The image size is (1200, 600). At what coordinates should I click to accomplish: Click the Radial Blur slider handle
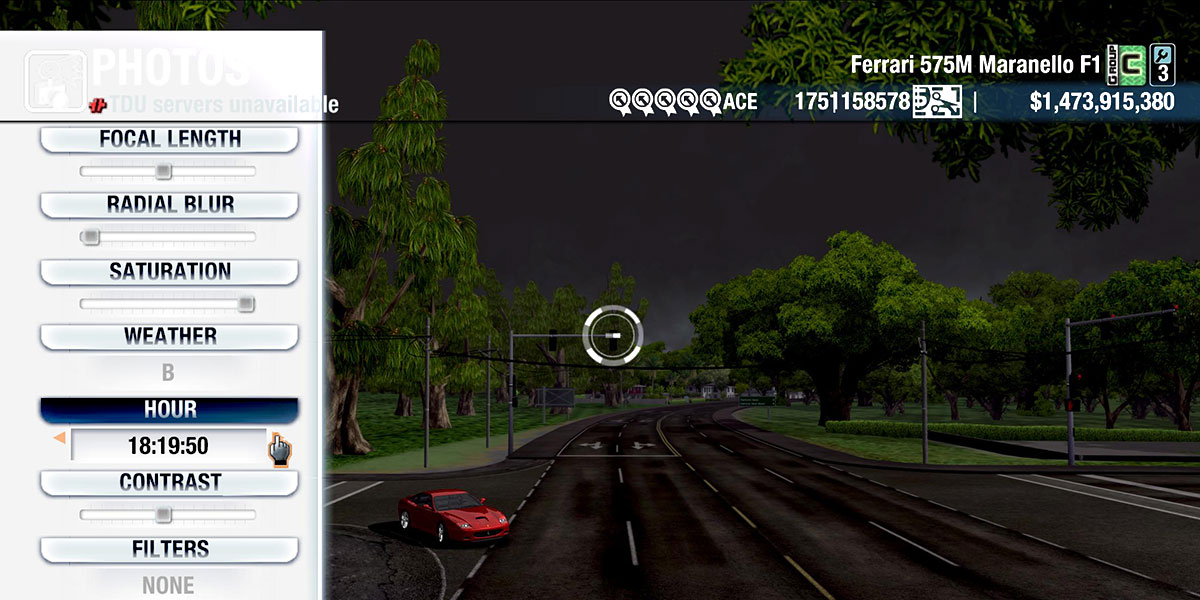pos(90,238)
